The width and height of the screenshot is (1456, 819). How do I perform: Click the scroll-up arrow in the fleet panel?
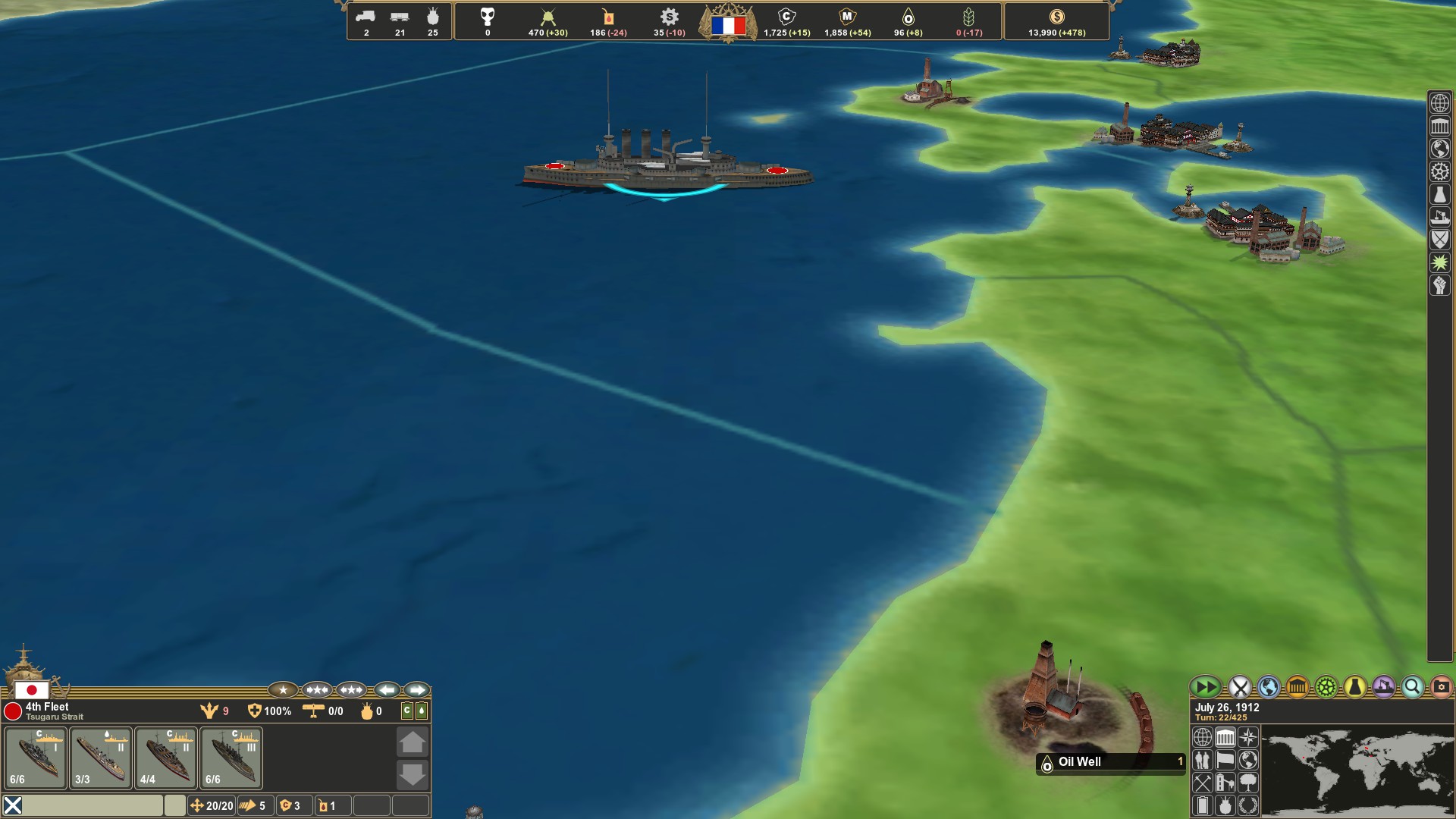click(x=413, y=742)
